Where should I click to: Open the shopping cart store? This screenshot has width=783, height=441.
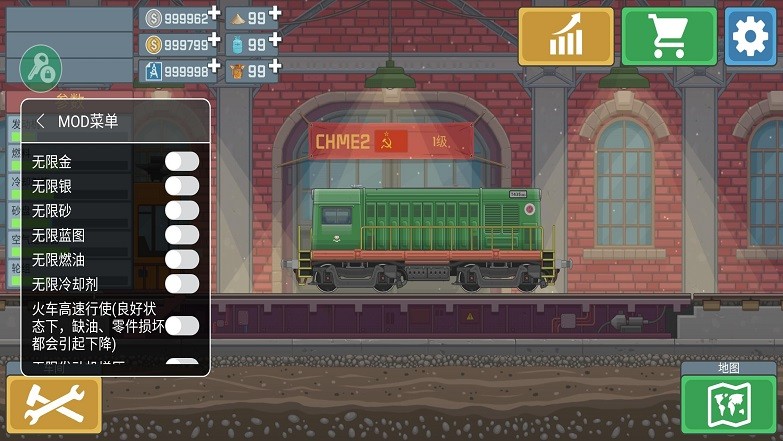point(669,37)
